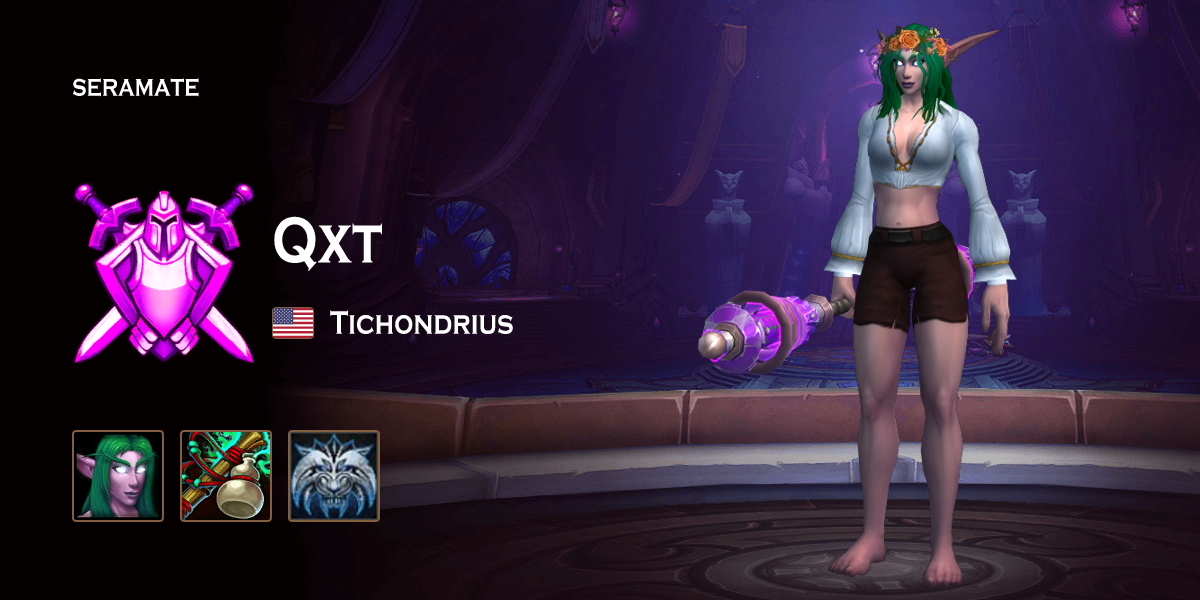Select the character name Qxt
This screenshot has width=1200, height=600.
pyautogui.click(x=326, y=243)
